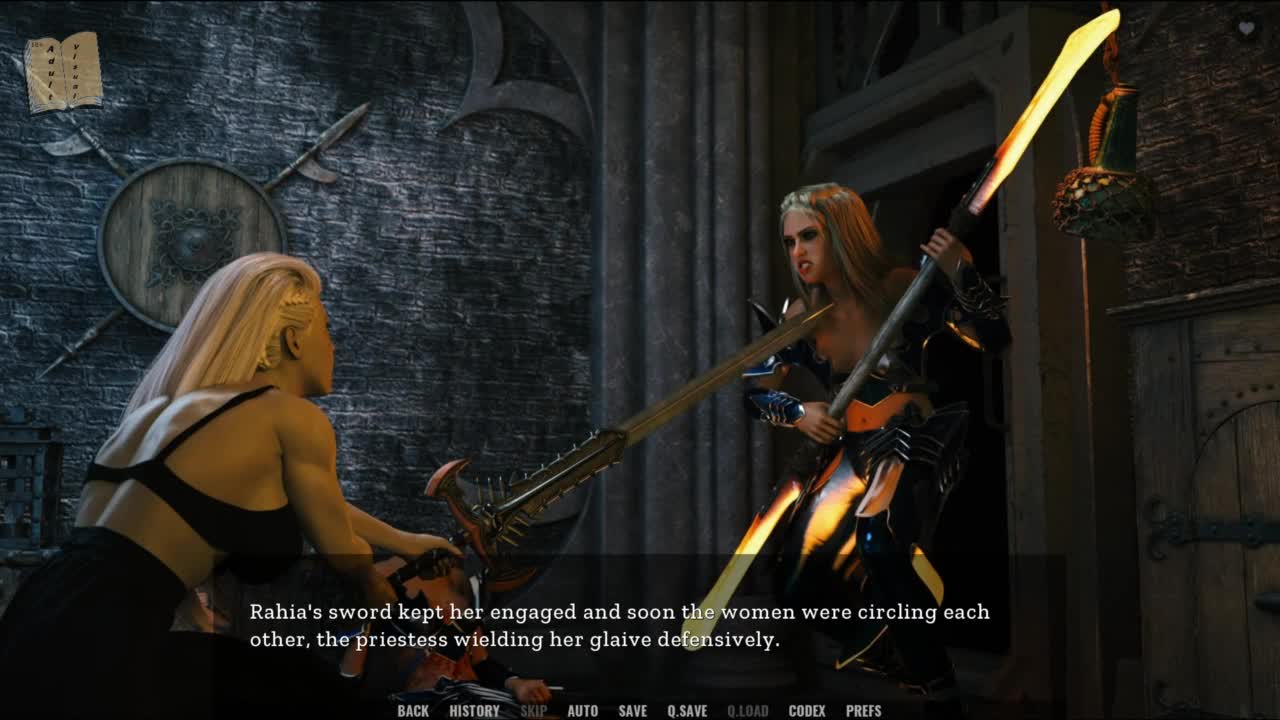The width and height of the screenshot is (1280, 720).
Task: Open the Save menu
Action: click(x=632, y=711)
